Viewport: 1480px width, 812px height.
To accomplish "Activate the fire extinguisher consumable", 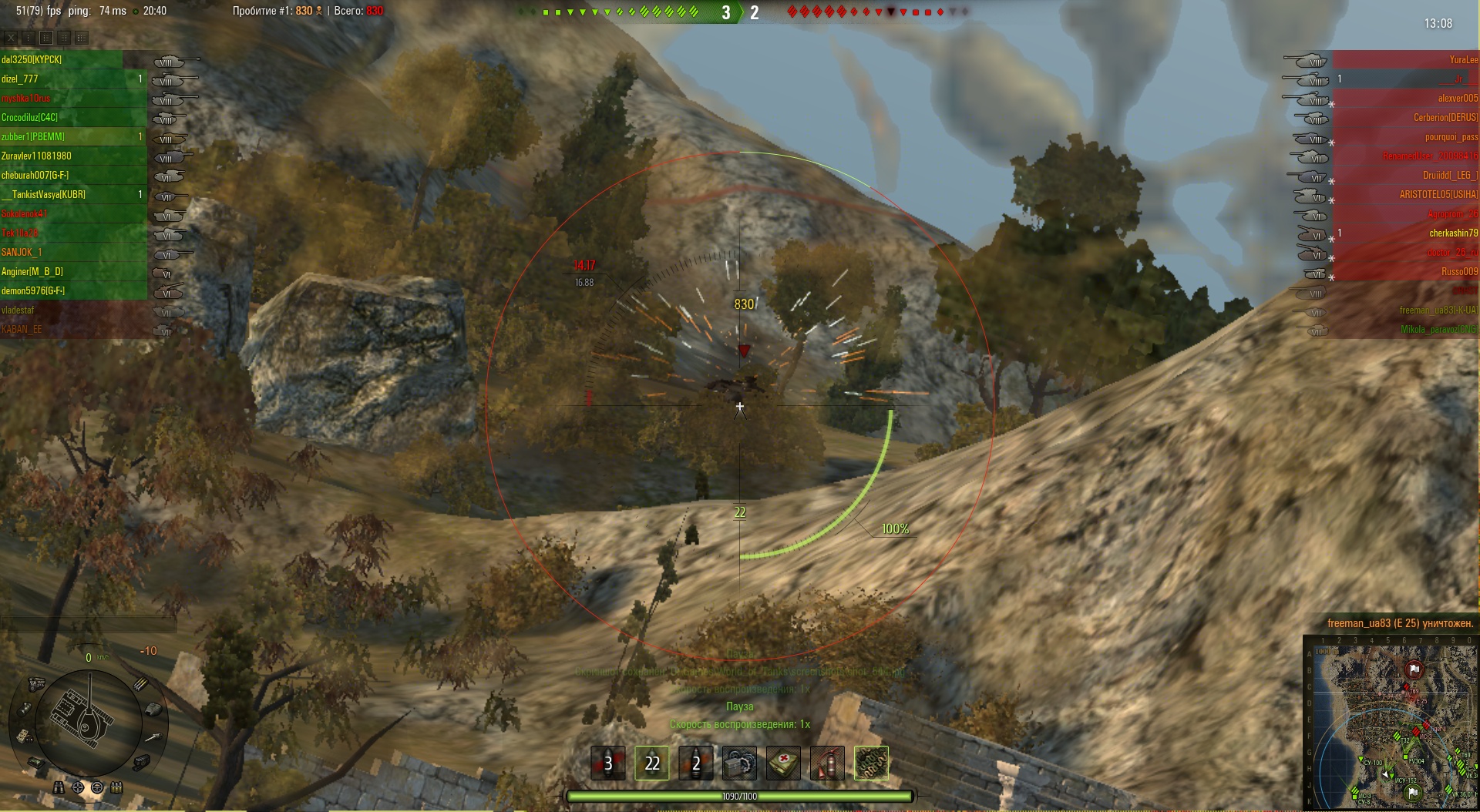I will [x=827, y=763].
